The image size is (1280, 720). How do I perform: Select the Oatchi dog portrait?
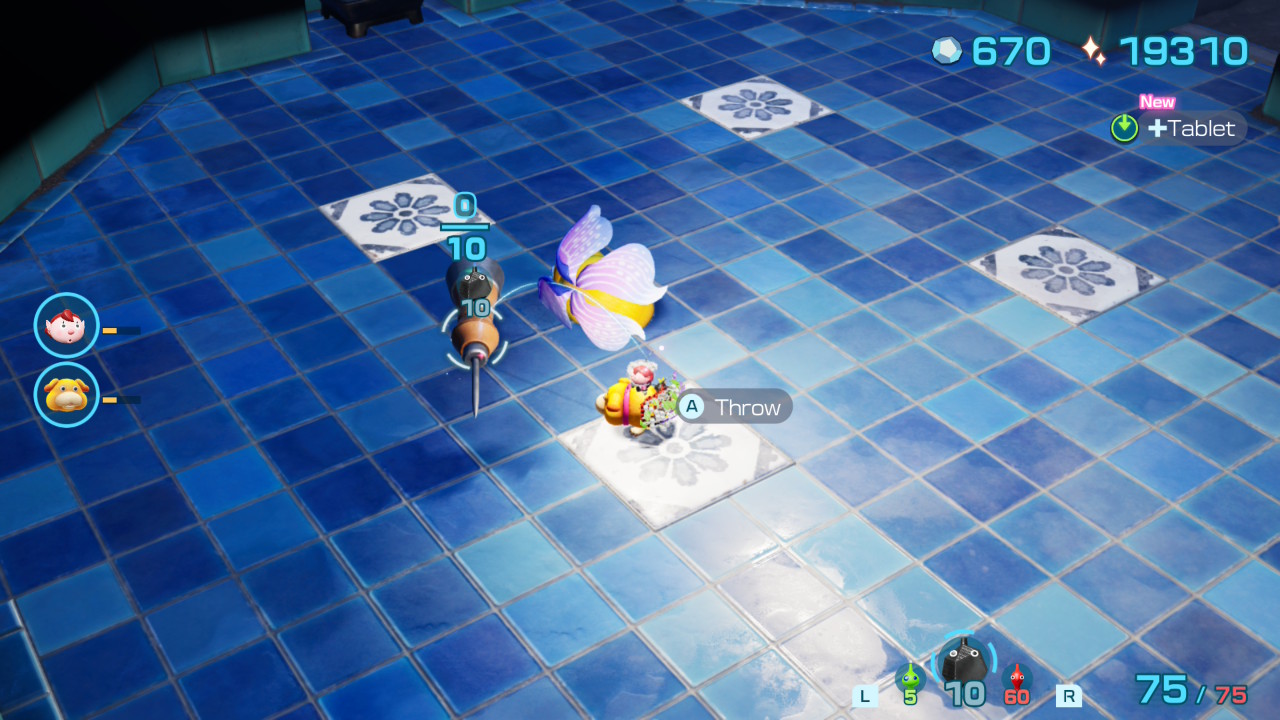[x=66, y=394]
